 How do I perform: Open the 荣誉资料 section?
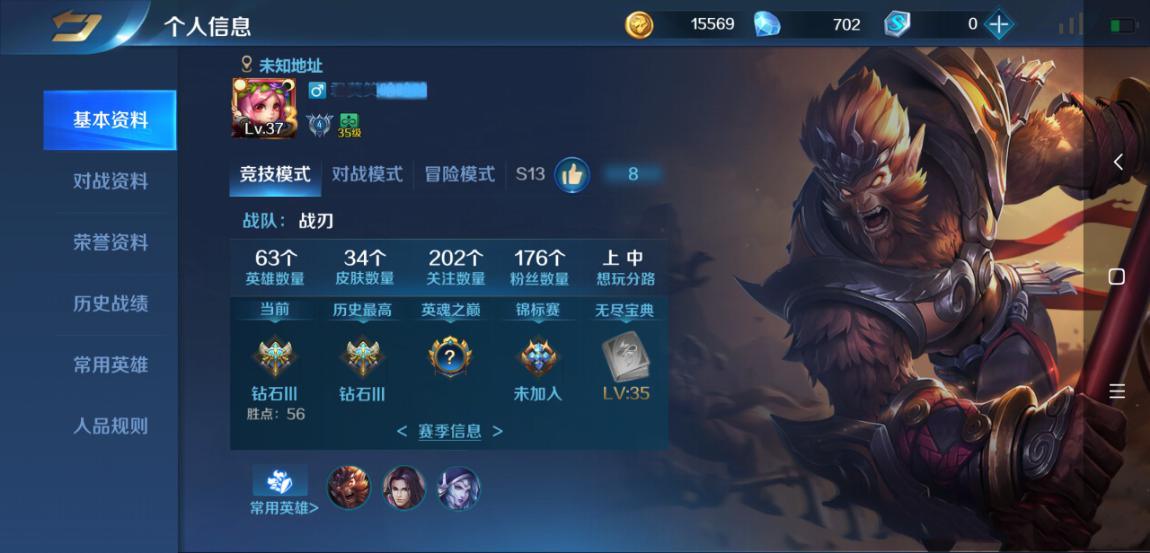pos(110,242)
